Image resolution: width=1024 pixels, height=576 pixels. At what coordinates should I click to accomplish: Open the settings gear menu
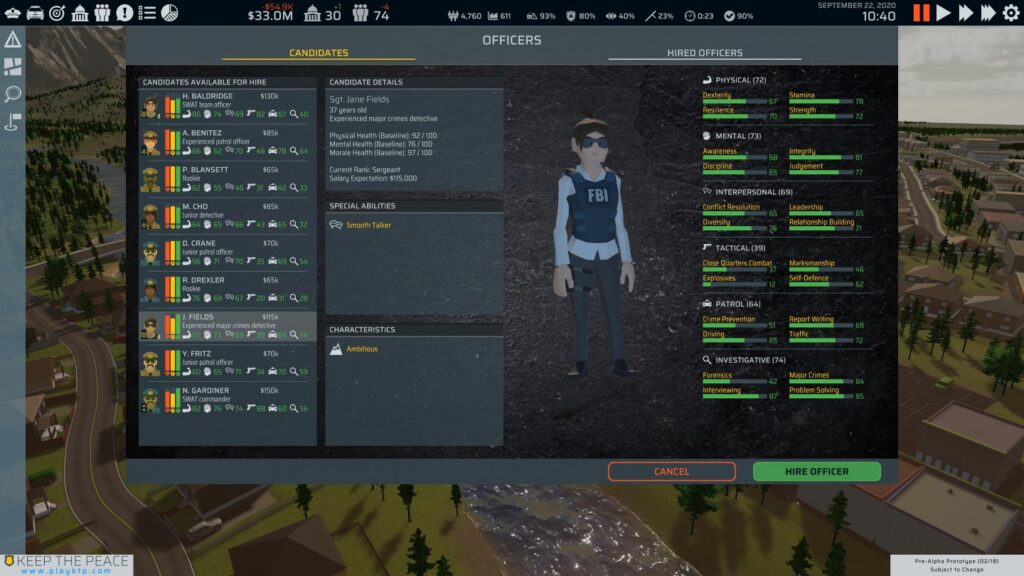[1010, 13]
